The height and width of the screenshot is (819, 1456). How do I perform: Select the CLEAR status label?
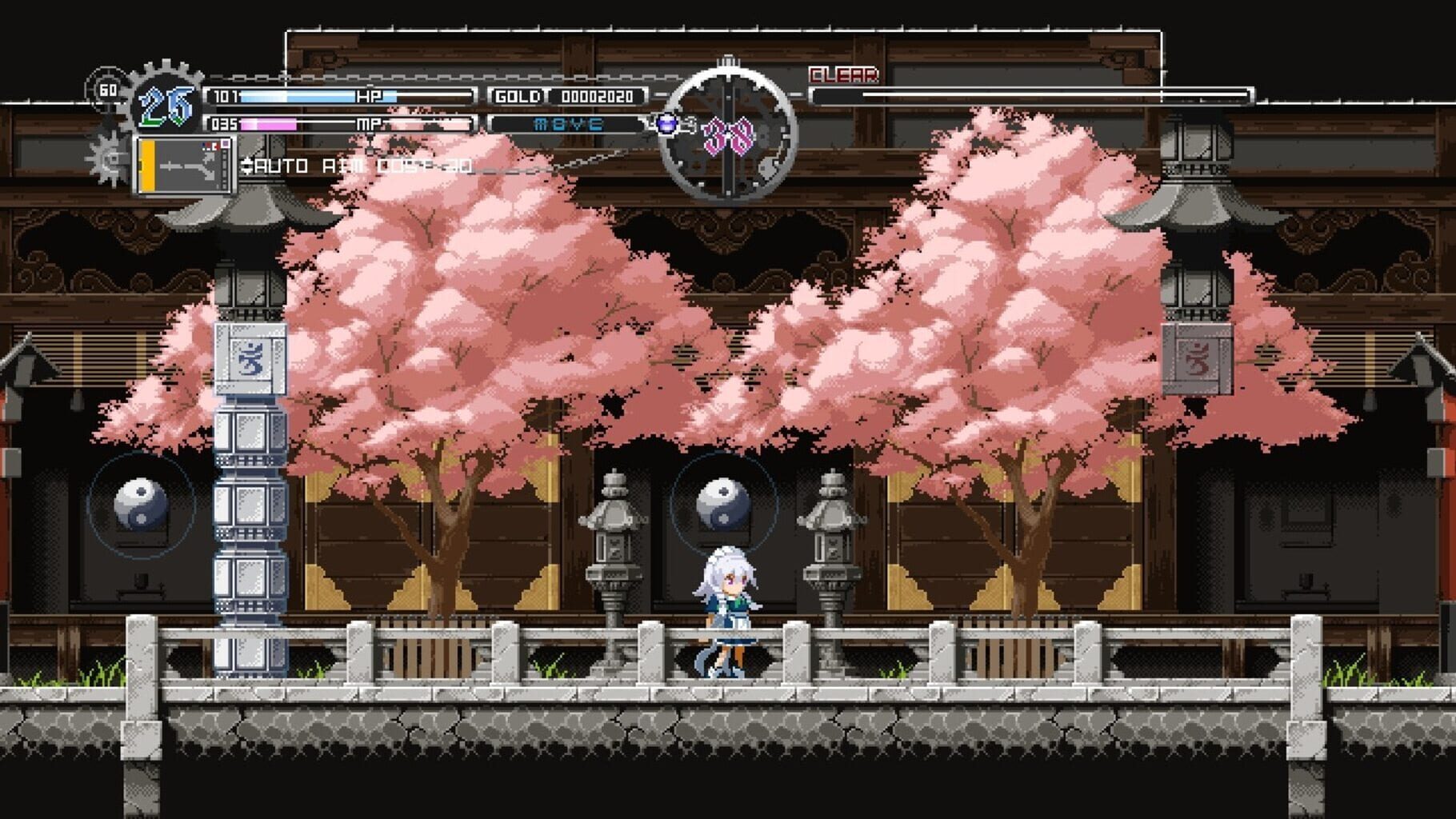pos(842,76)
